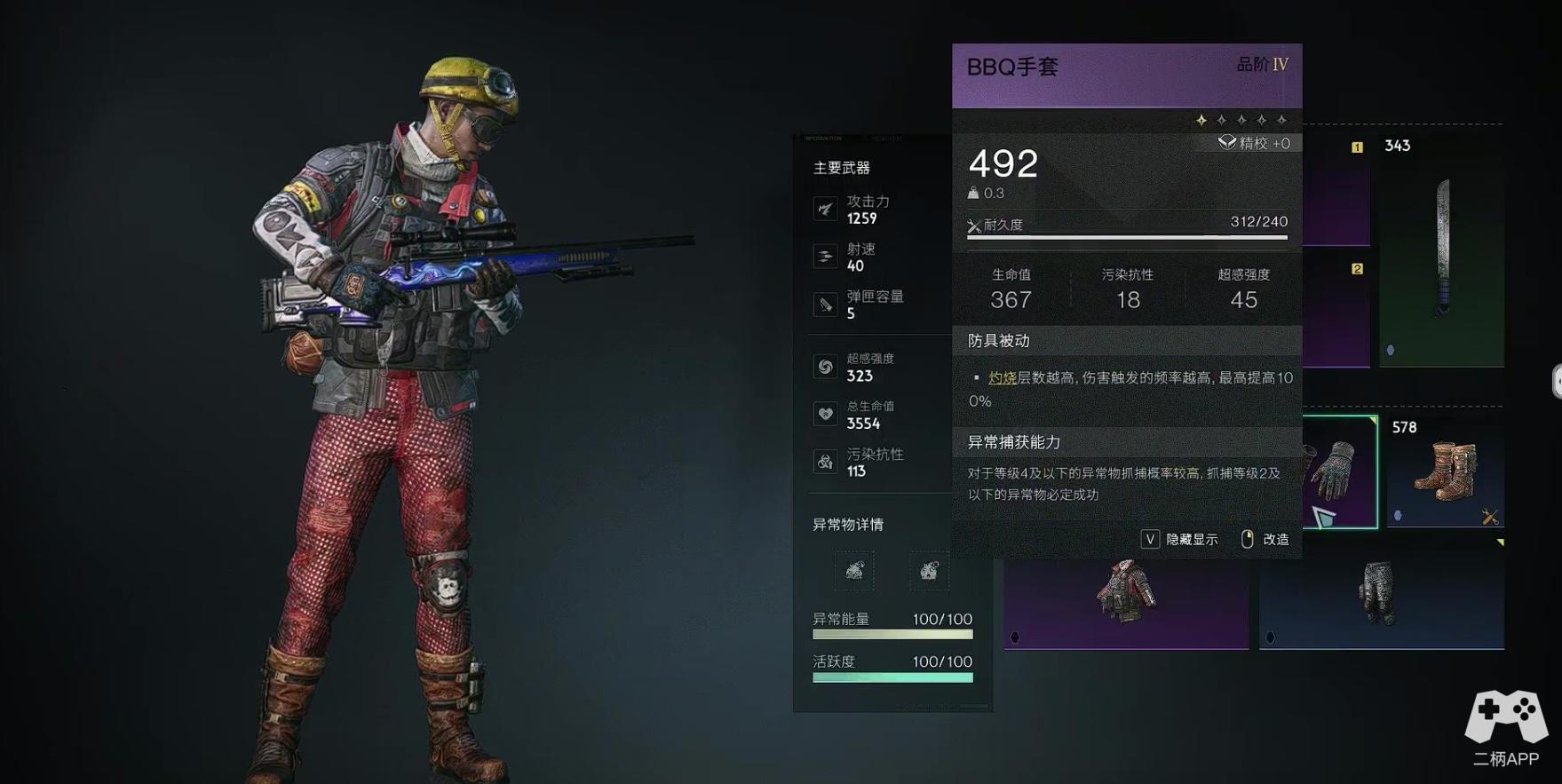Toggle the 隐藏显示 hide display option
The width and height of the screenshot is (1562, 784).
(x=1179, y=539)
